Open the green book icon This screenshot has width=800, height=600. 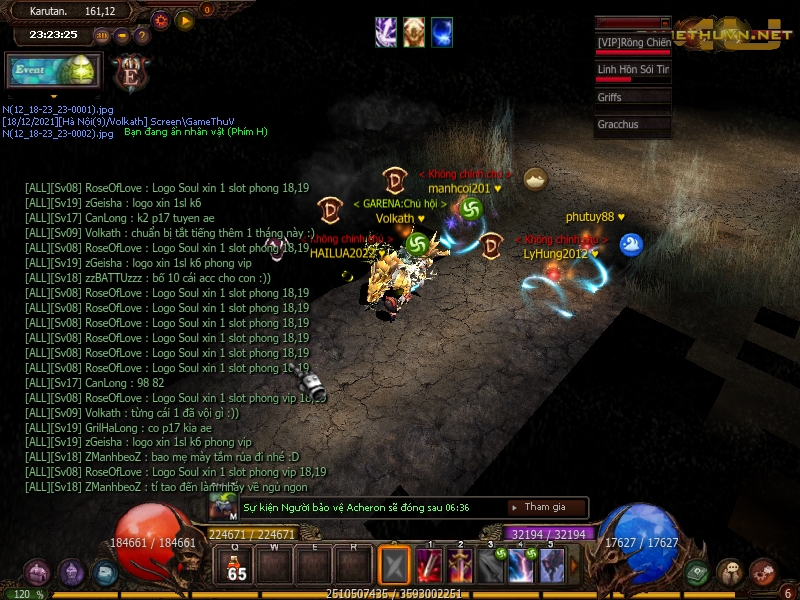699,573
